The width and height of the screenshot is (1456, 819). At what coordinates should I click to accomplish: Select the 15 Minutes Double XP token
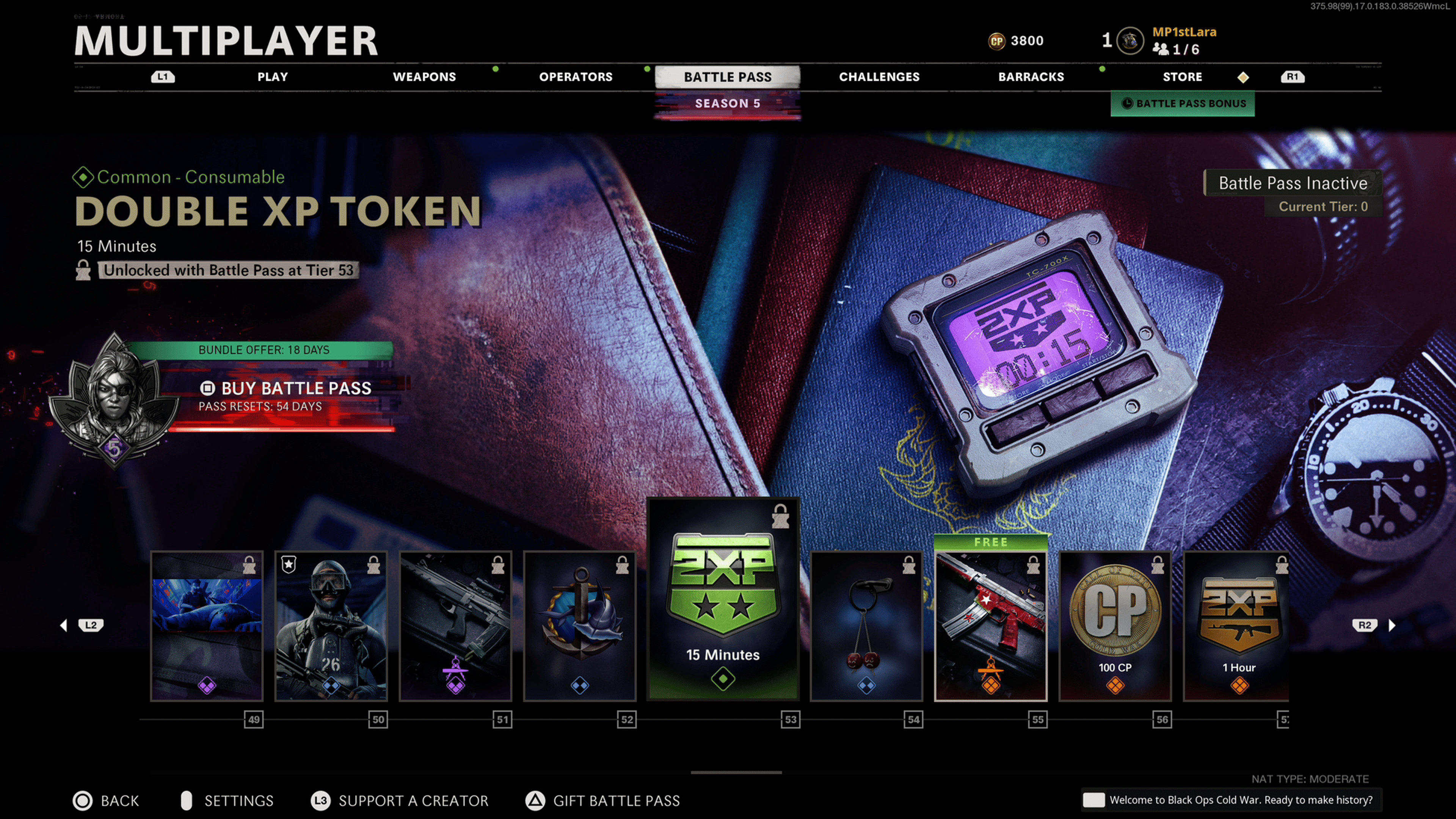click(723, 599)
